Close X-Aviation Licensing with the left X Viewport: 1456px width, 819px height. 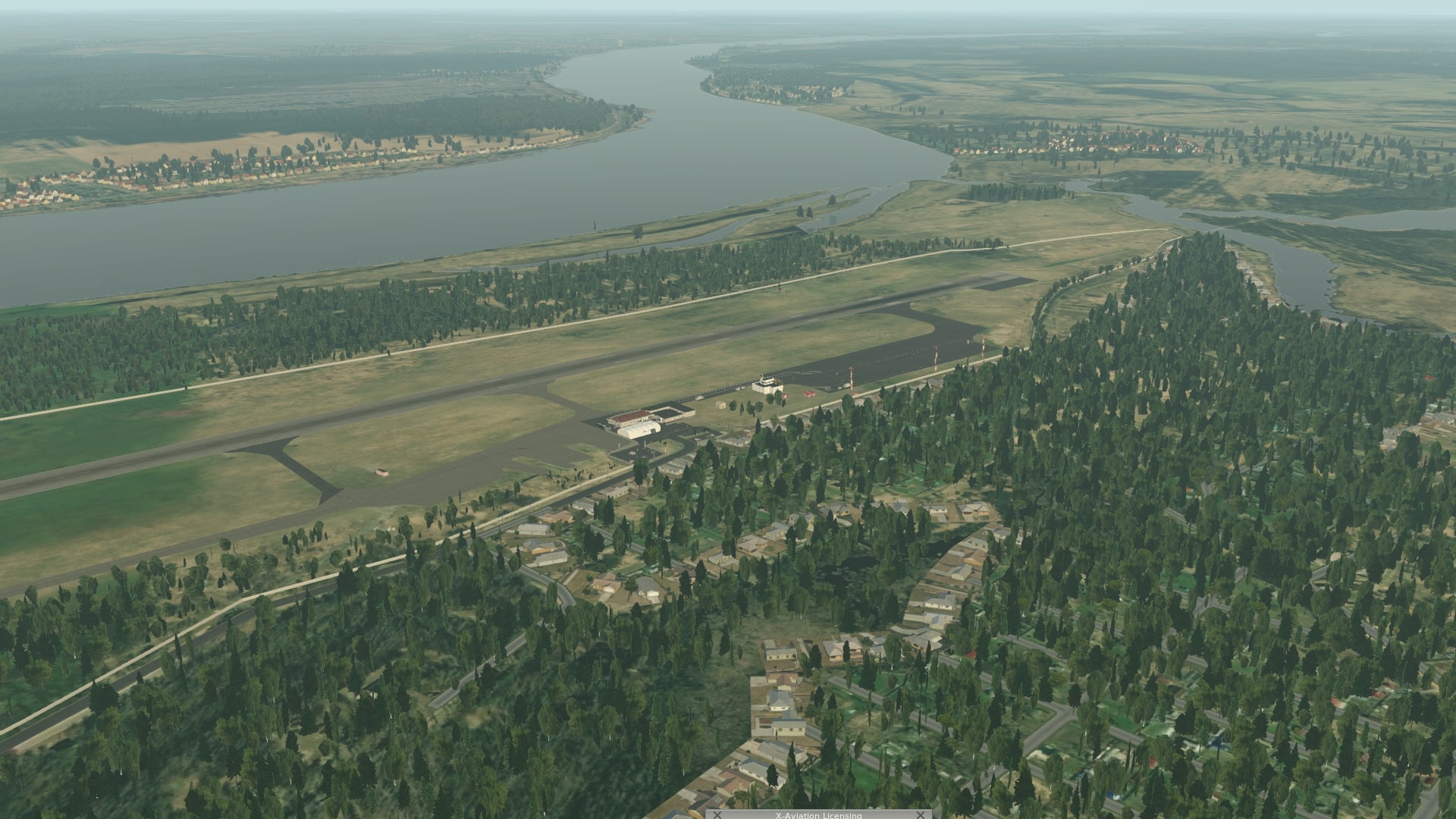pyautogui.click(x=717, y=815)
